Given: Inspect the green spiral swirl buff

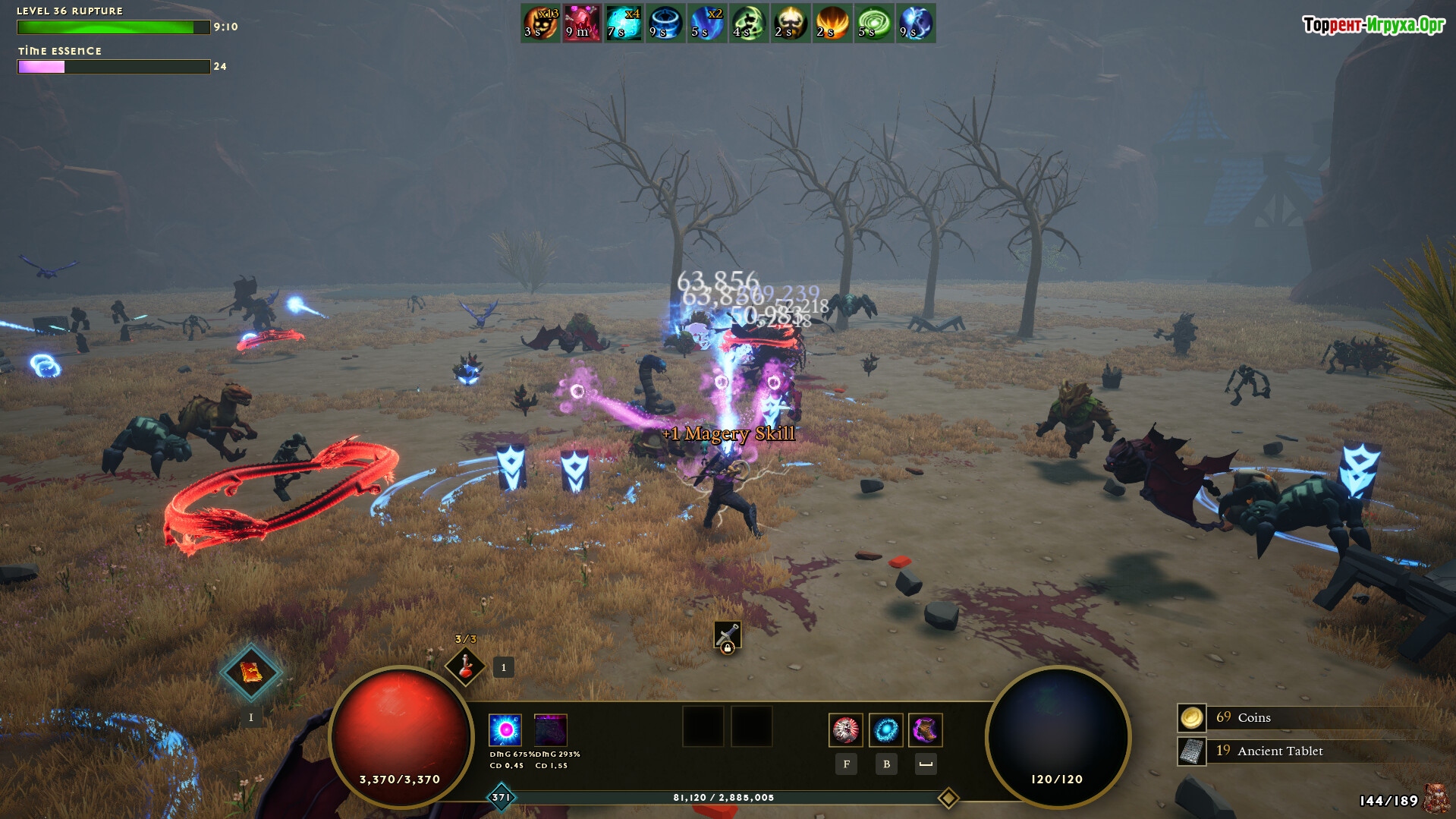Looking at the screenshot, I should coord(874,23).
